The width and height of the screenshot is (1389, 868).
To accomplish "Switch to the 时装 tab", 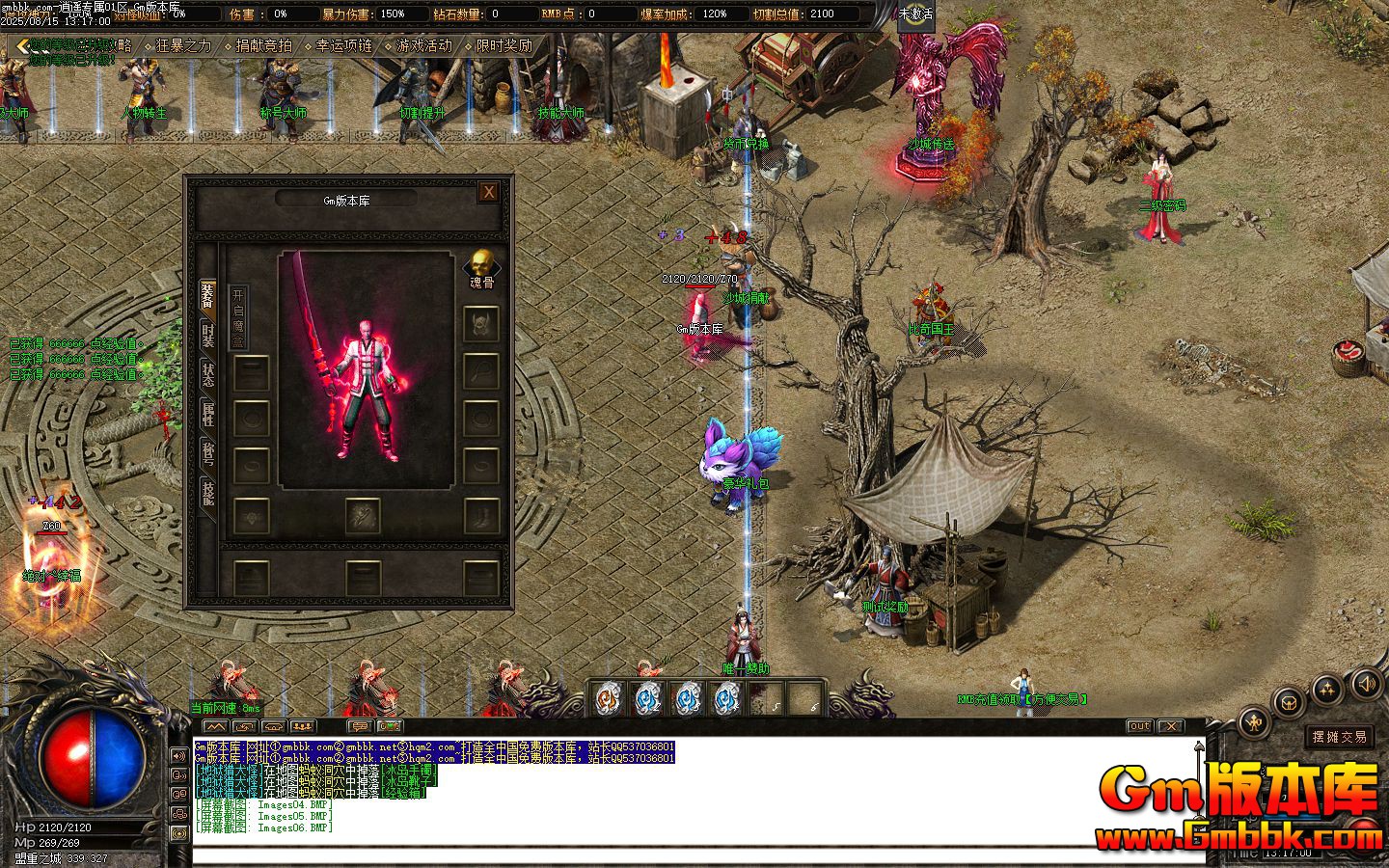I will [x=207, y=335].
